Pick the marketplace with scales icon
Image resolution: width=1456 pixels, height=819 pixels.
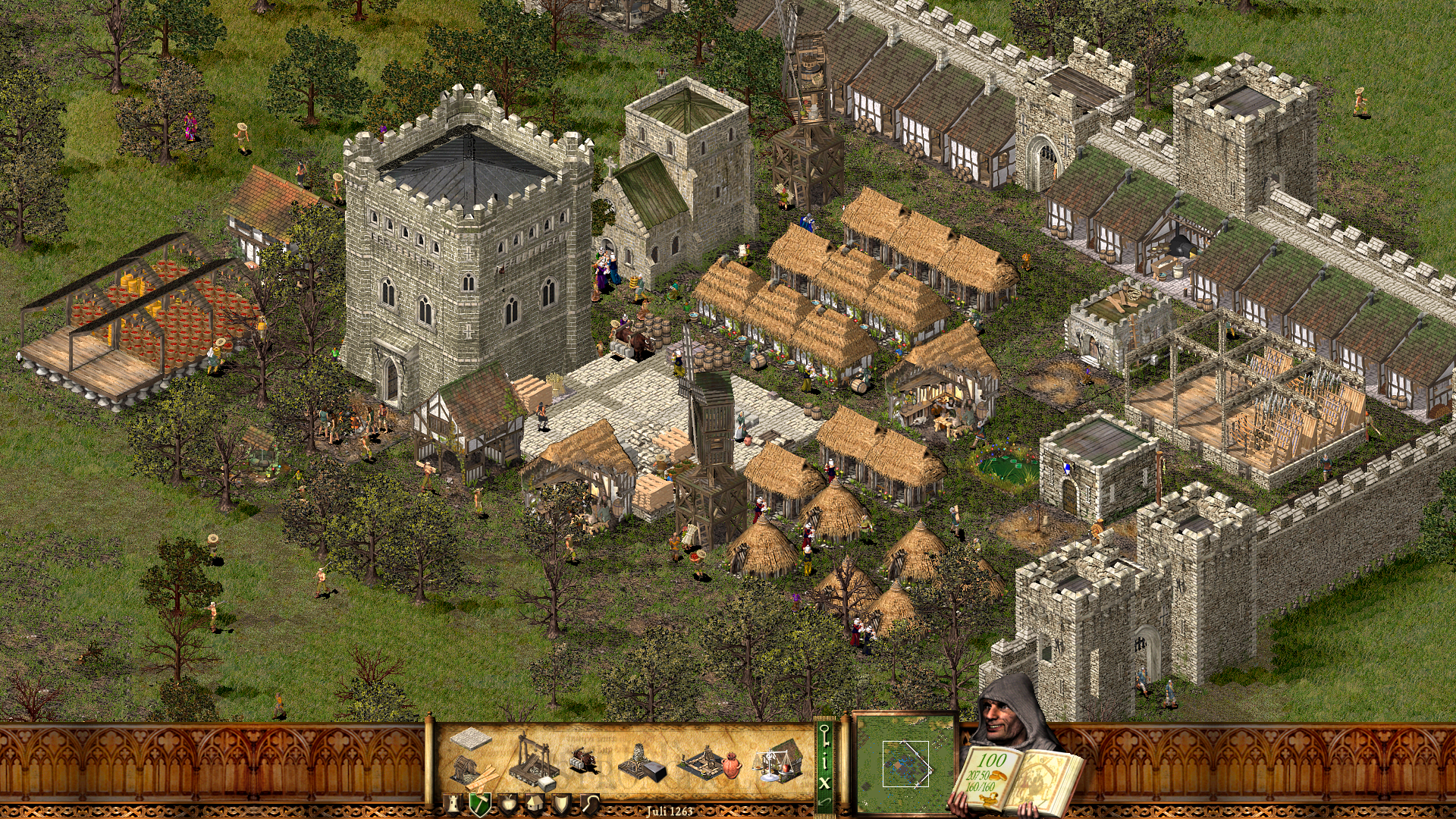[778, 761]
